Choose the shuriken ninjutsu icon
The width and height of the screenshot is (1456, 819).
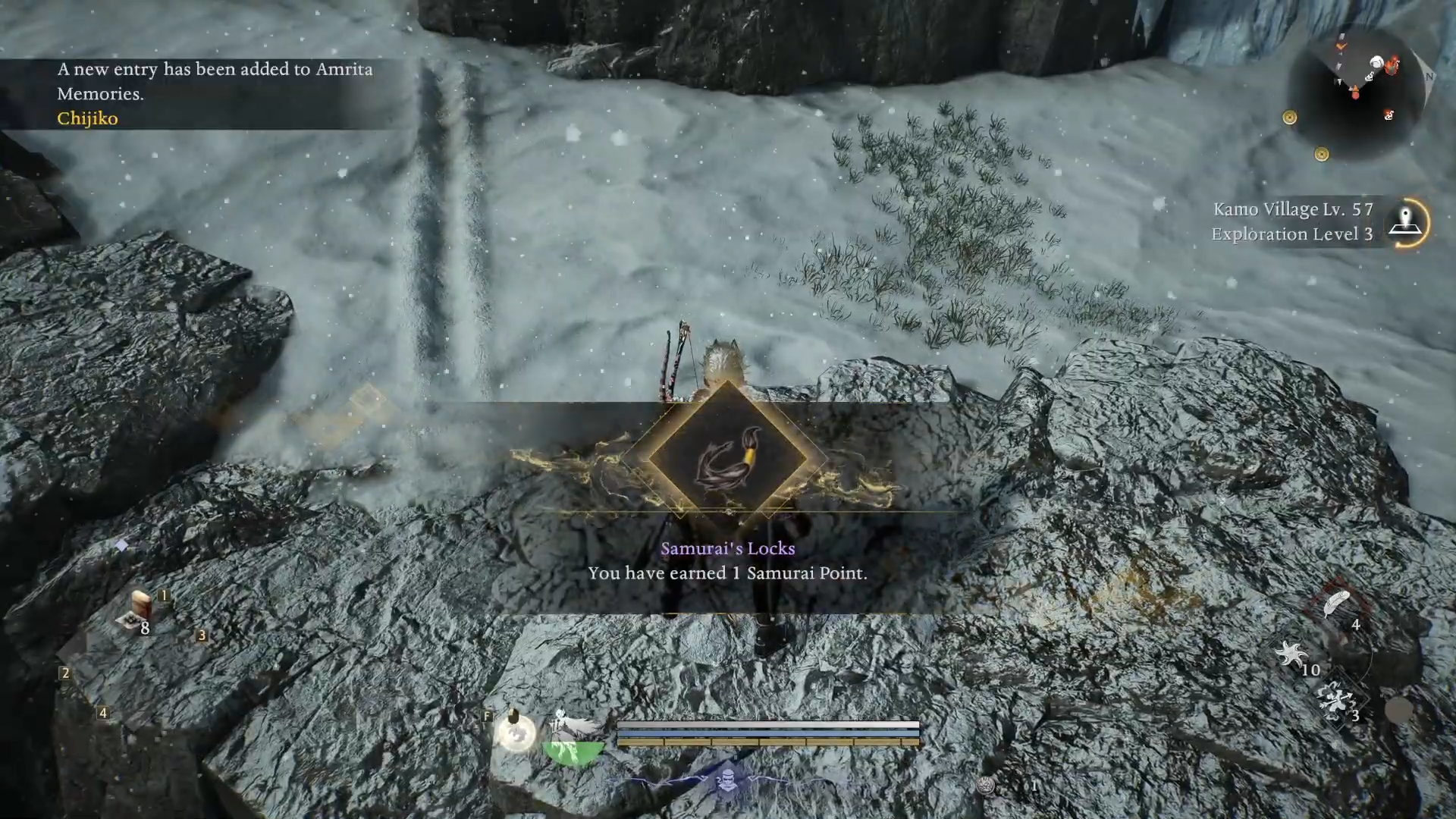[1291, 654]
